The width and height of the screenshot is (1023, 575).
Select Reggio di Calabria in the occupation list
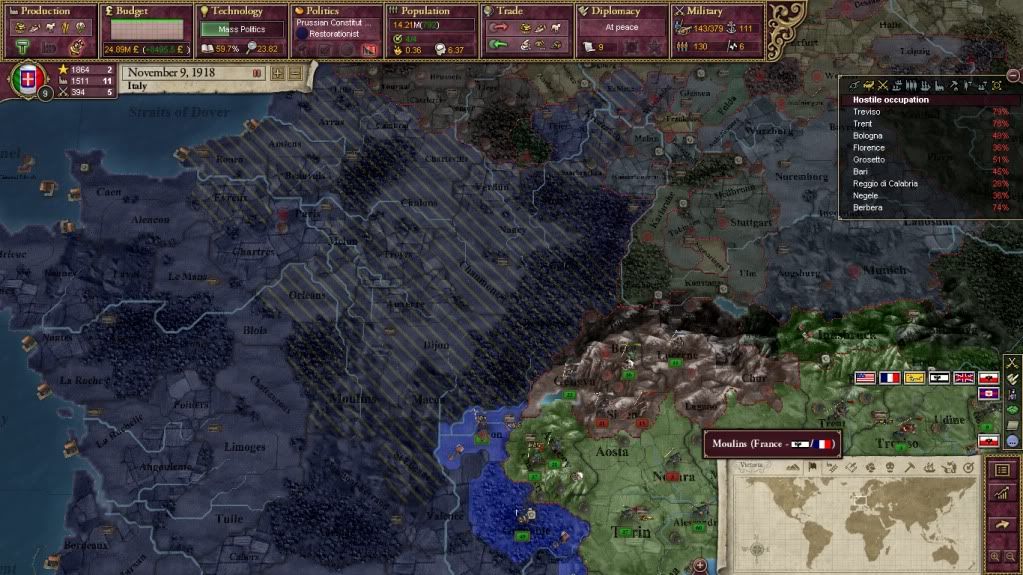pos(885,184)
